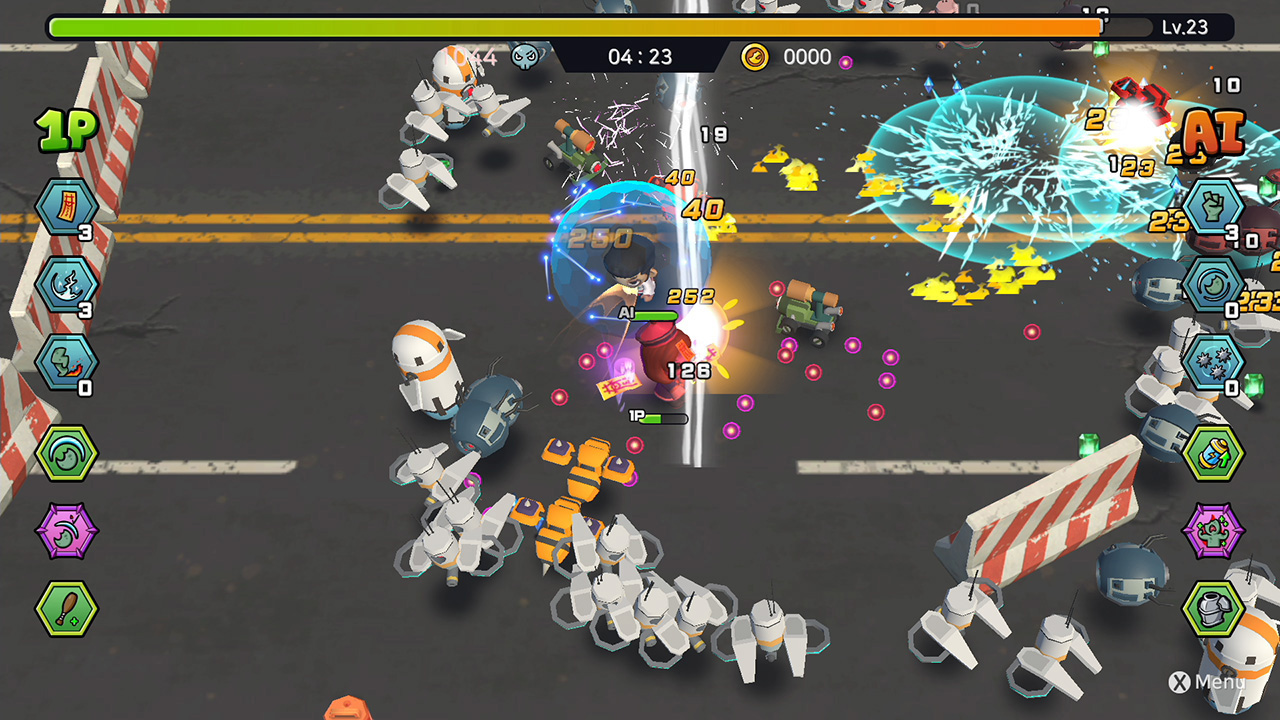The width and height of the screenshot is (1280, 720).
Task: Select 1P's zombie fire breath skill icon
Action: pos(66,361)
